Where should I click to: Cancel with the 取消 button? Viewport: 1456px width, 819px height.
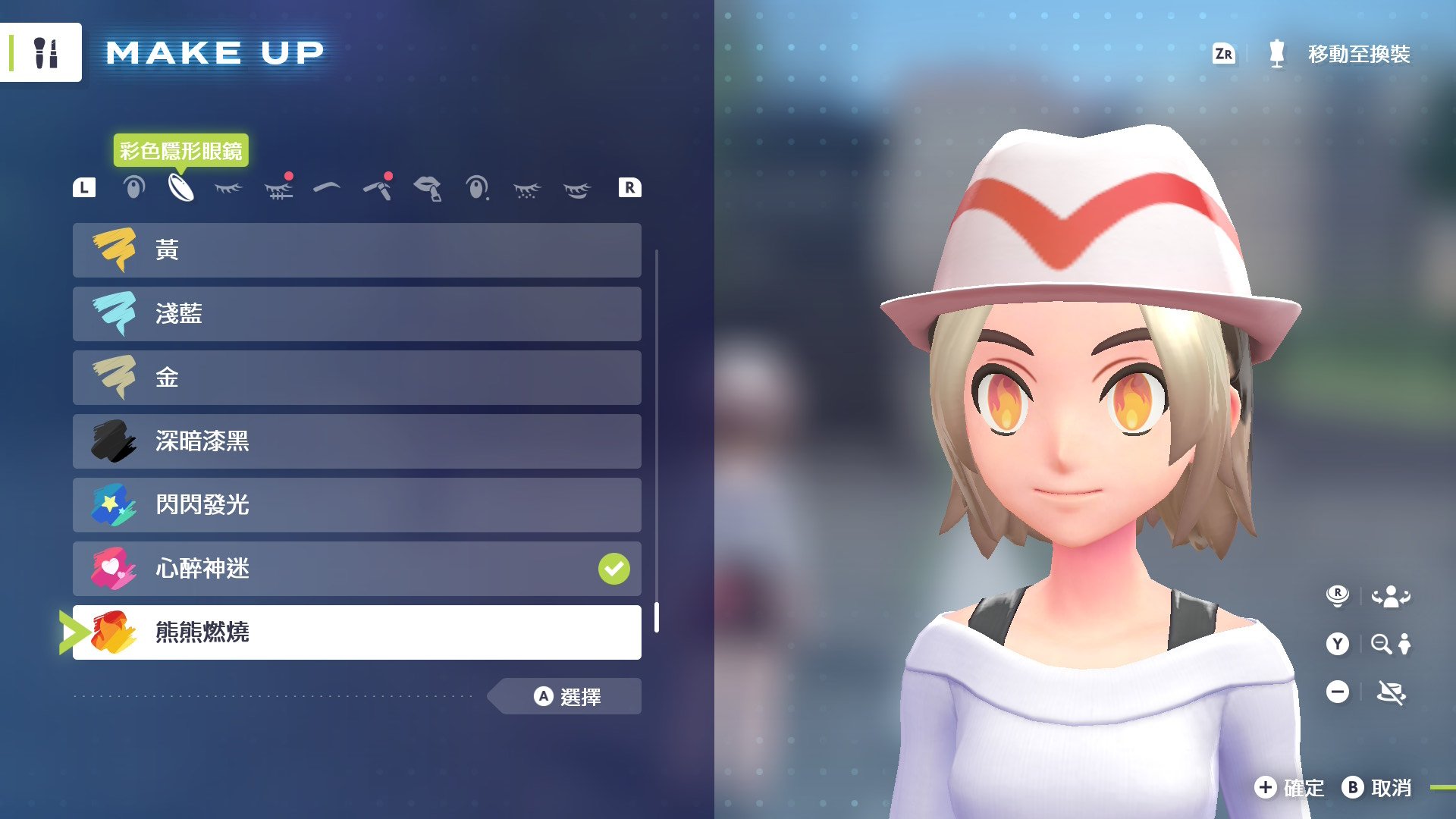point(1377,788)
